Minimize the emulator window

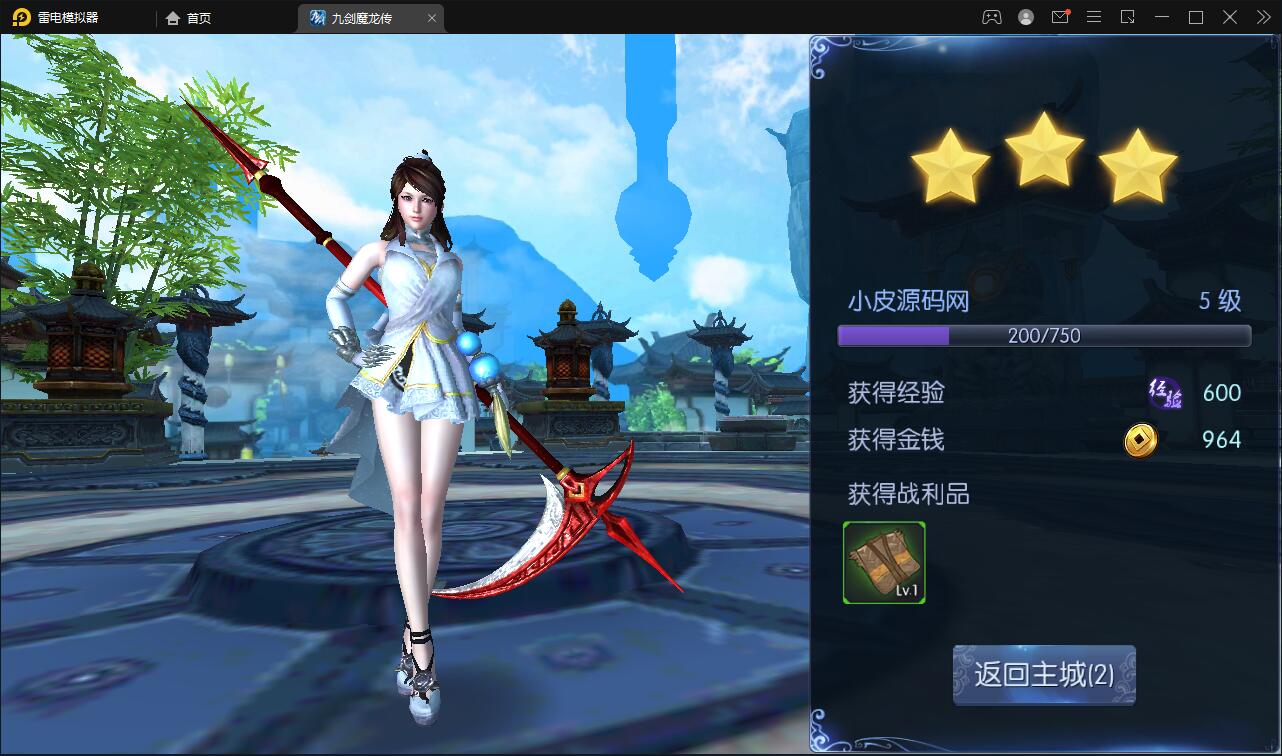point(1162,17)
